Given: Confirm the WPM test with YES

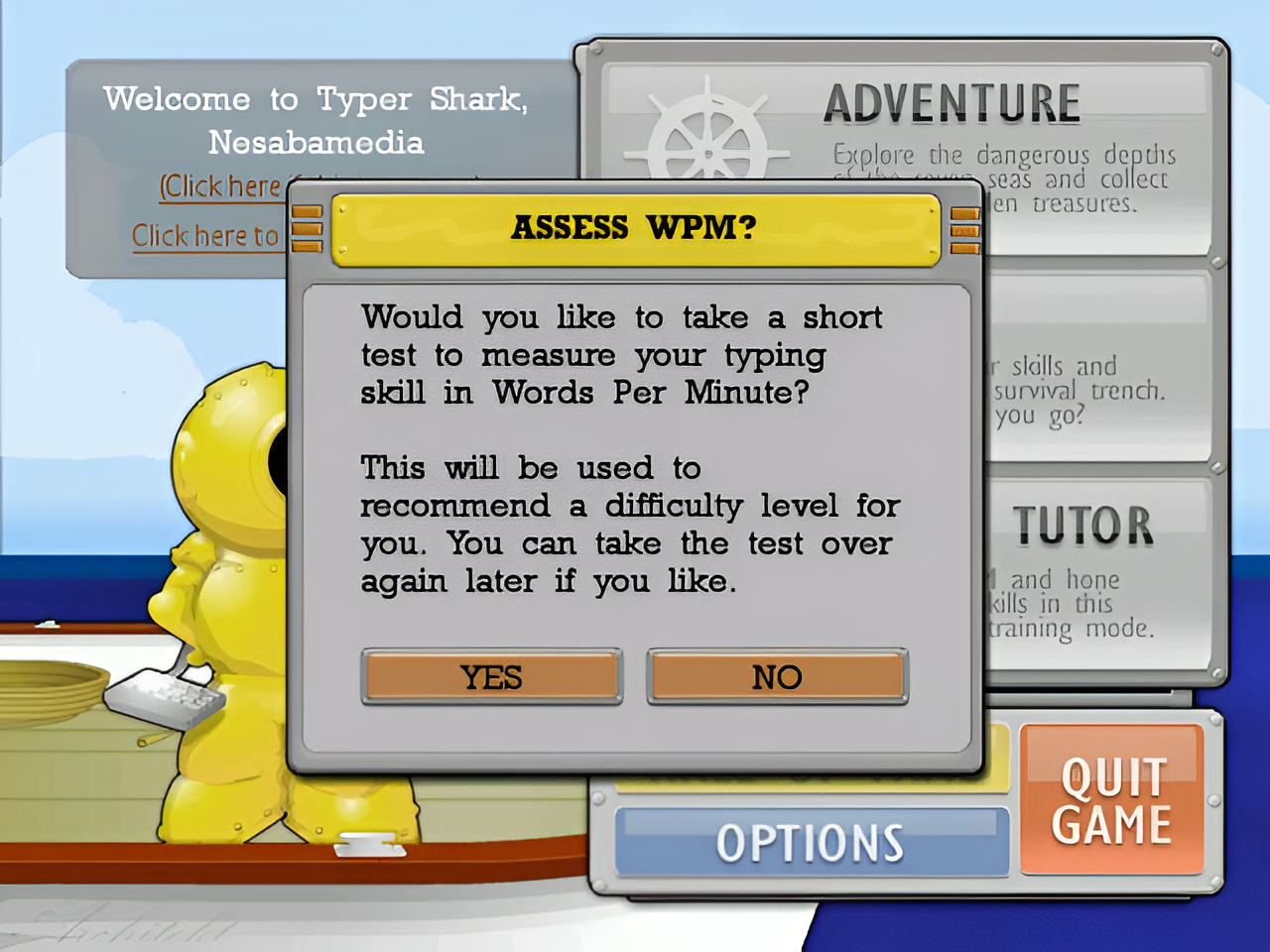Looking at the screenshot, I should [491, 677].
